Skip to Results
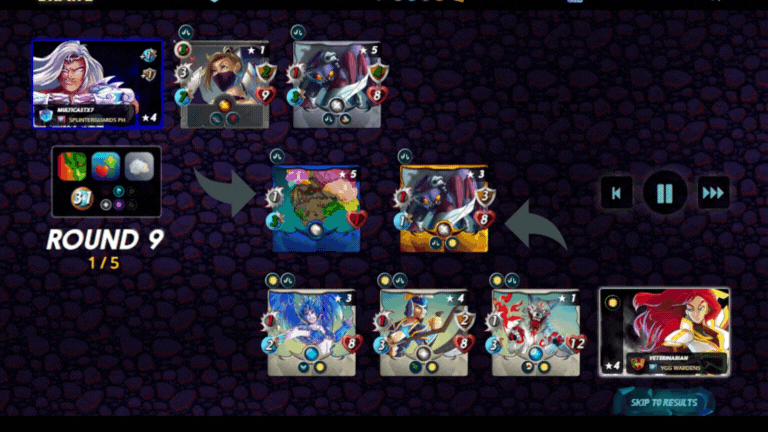The width and height of the screenshot is (768, 432). [x=664, y=402]
